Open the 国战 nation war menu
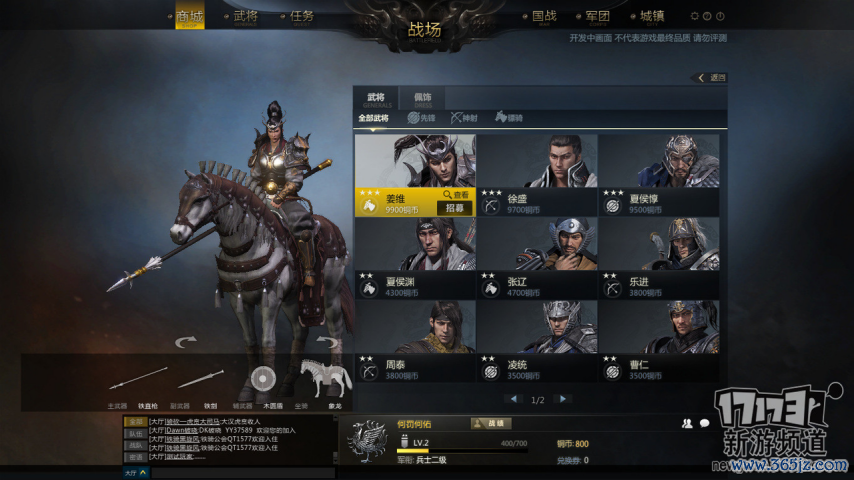 544,17
